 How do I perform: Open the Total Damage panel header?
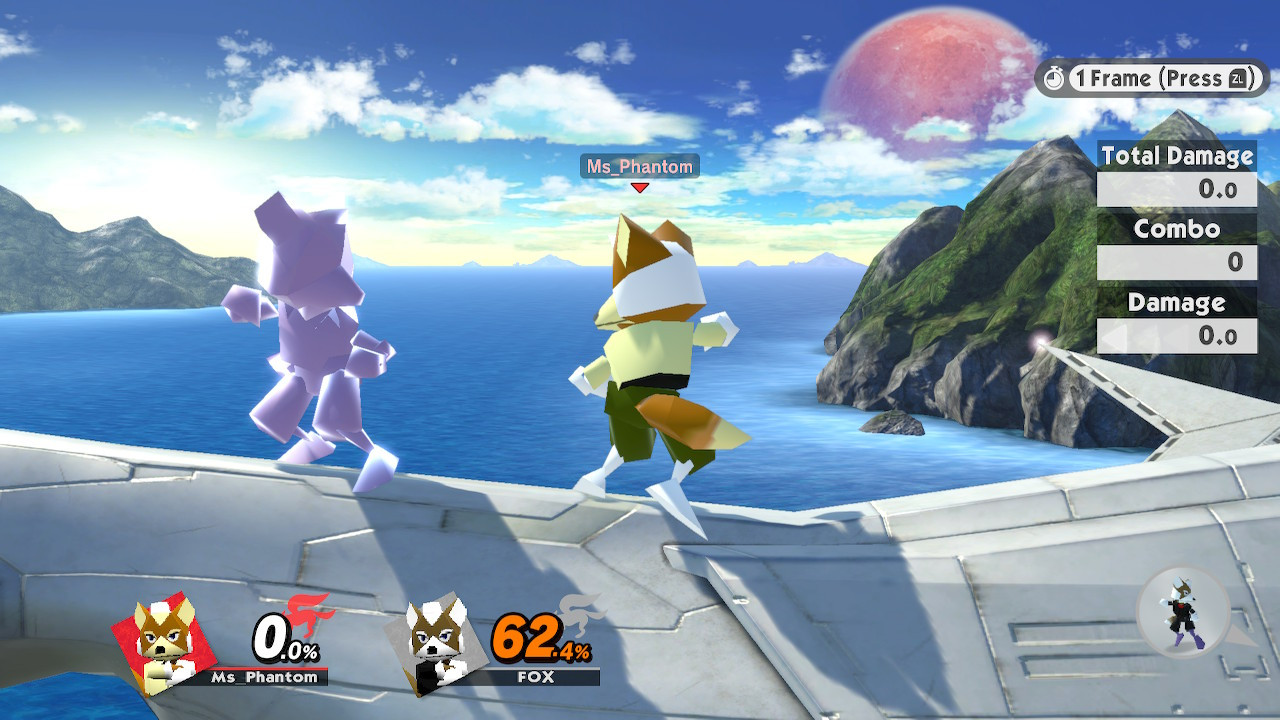click(1176, 156)
